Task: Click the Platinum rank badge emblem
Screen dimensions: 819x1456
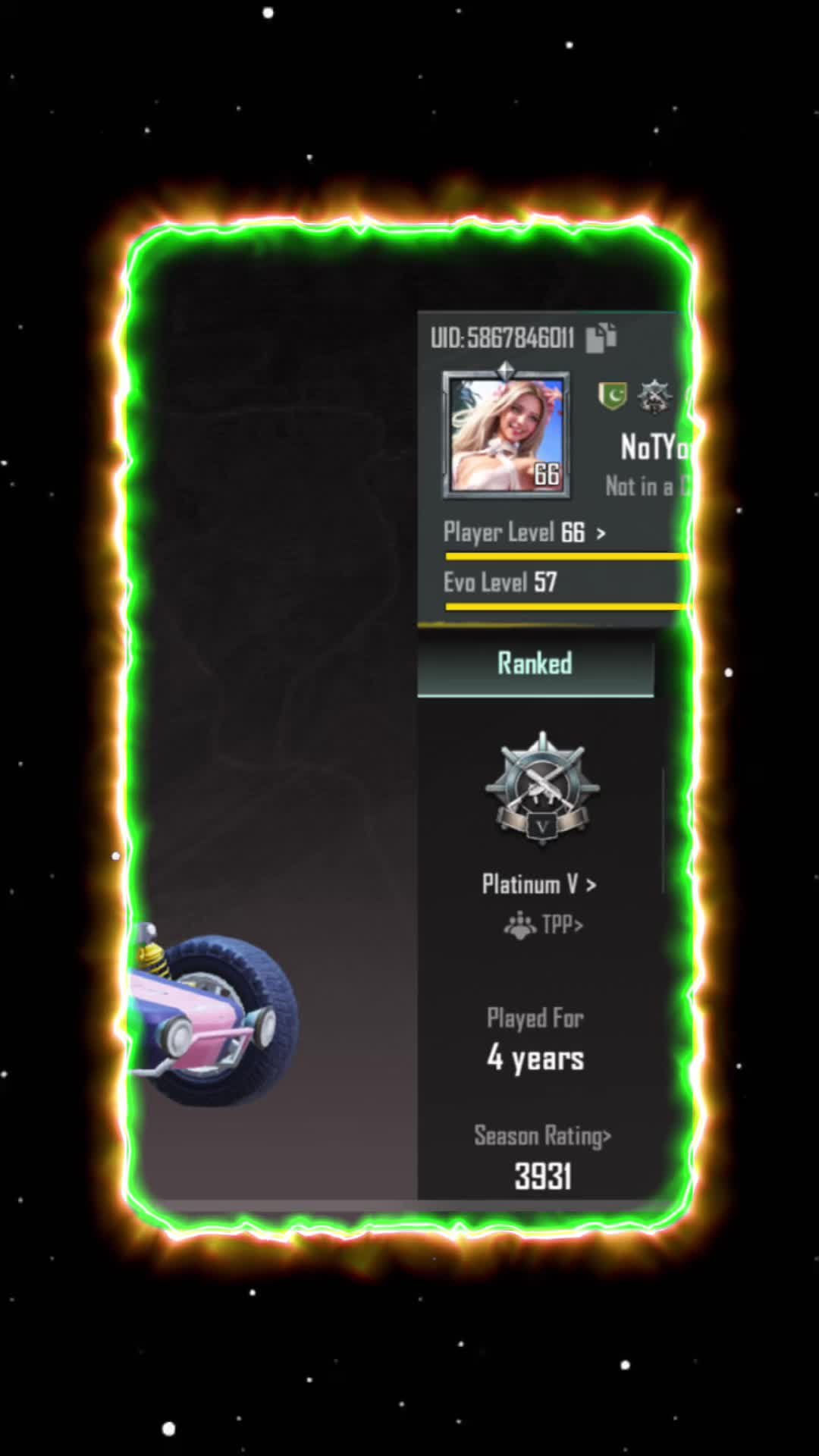Action: tap(542, 789)
